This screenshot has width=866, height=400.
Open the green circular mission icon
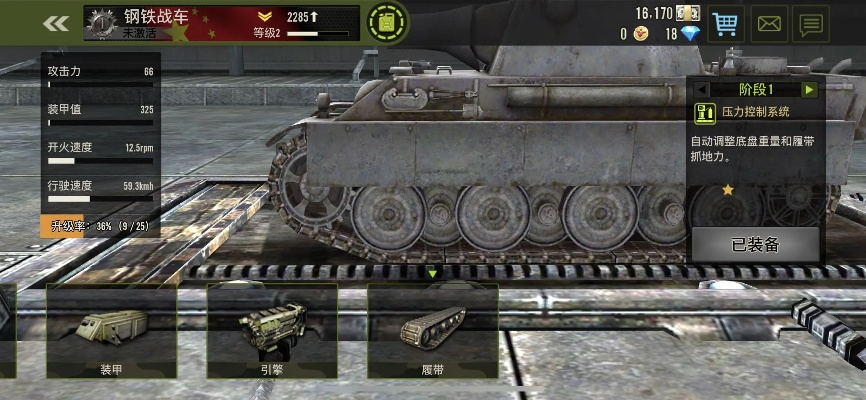point(386,23)
